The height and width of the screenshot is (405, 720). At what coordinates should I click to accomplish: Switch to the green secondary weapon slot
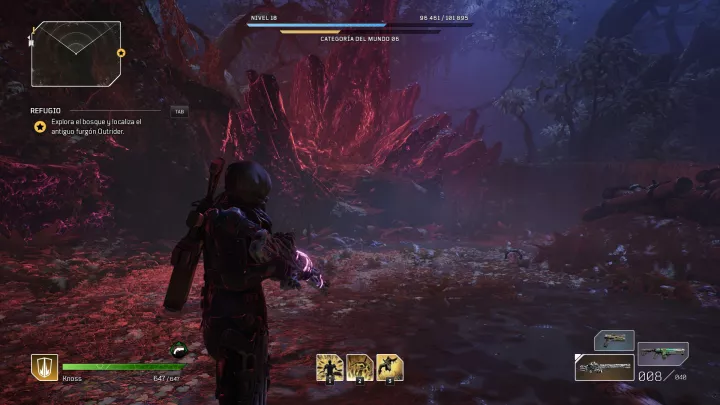click(662, 353)
